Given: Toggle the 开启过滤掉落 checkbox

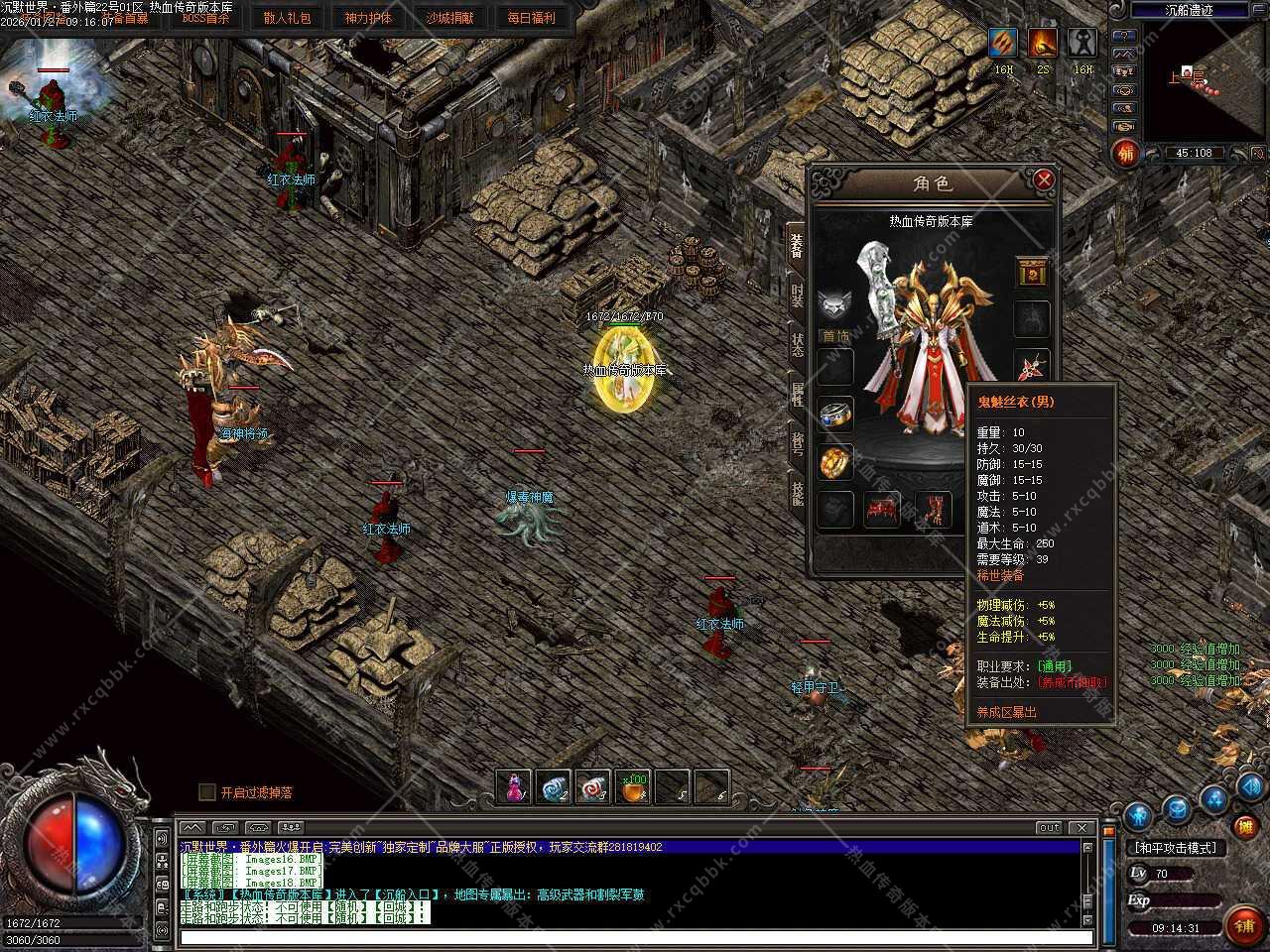Looking at the screenshot, I should 207,791.
